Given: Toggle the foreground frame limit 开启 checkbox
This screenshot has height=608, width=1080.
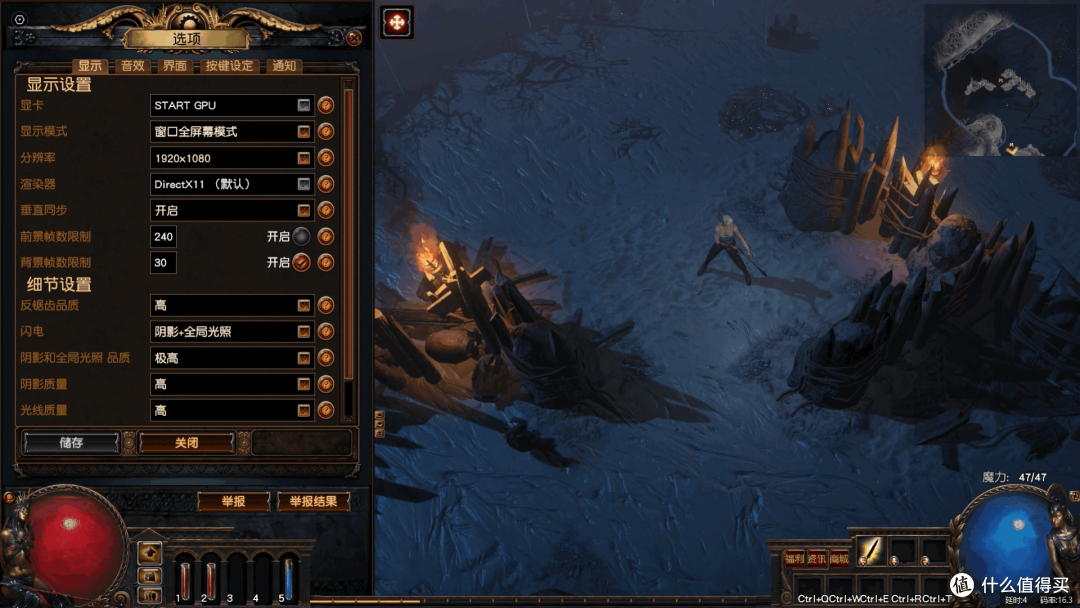Looking at the screenshot, I should pyautogui.click(x=301, y=237).
